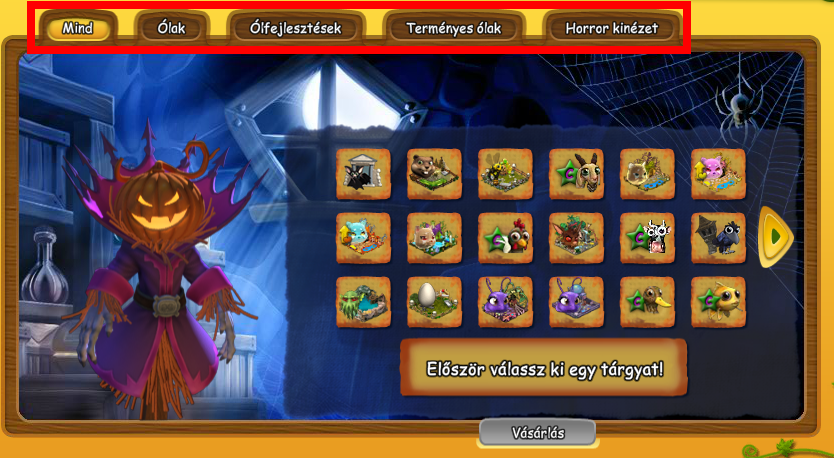Viewport: 834px width, 458px height.
Task: Go to the next page of items
Action: pos(774,237)
